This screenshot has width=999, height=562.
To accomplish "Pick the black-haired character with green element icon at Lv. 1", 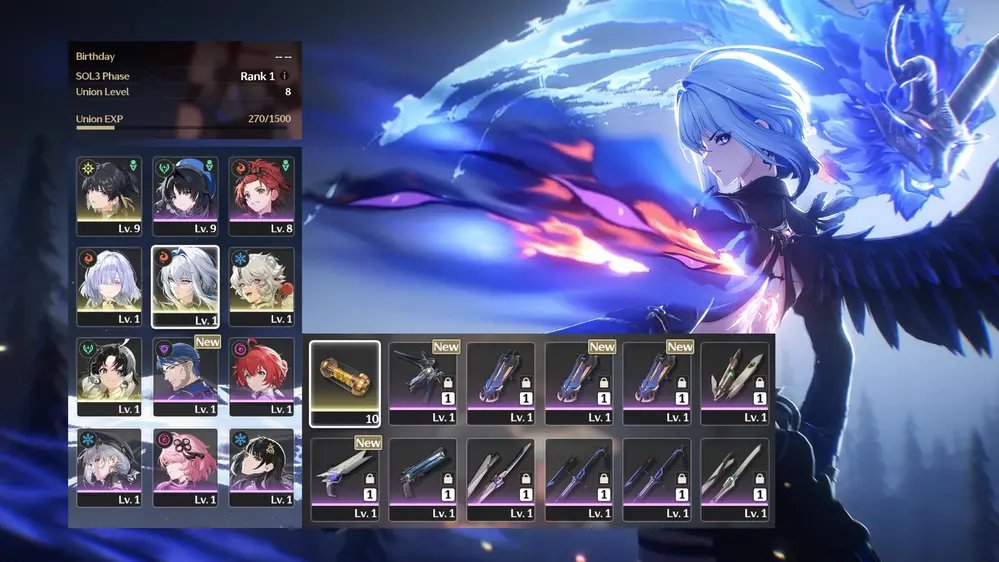I will (x=109, y=376).
